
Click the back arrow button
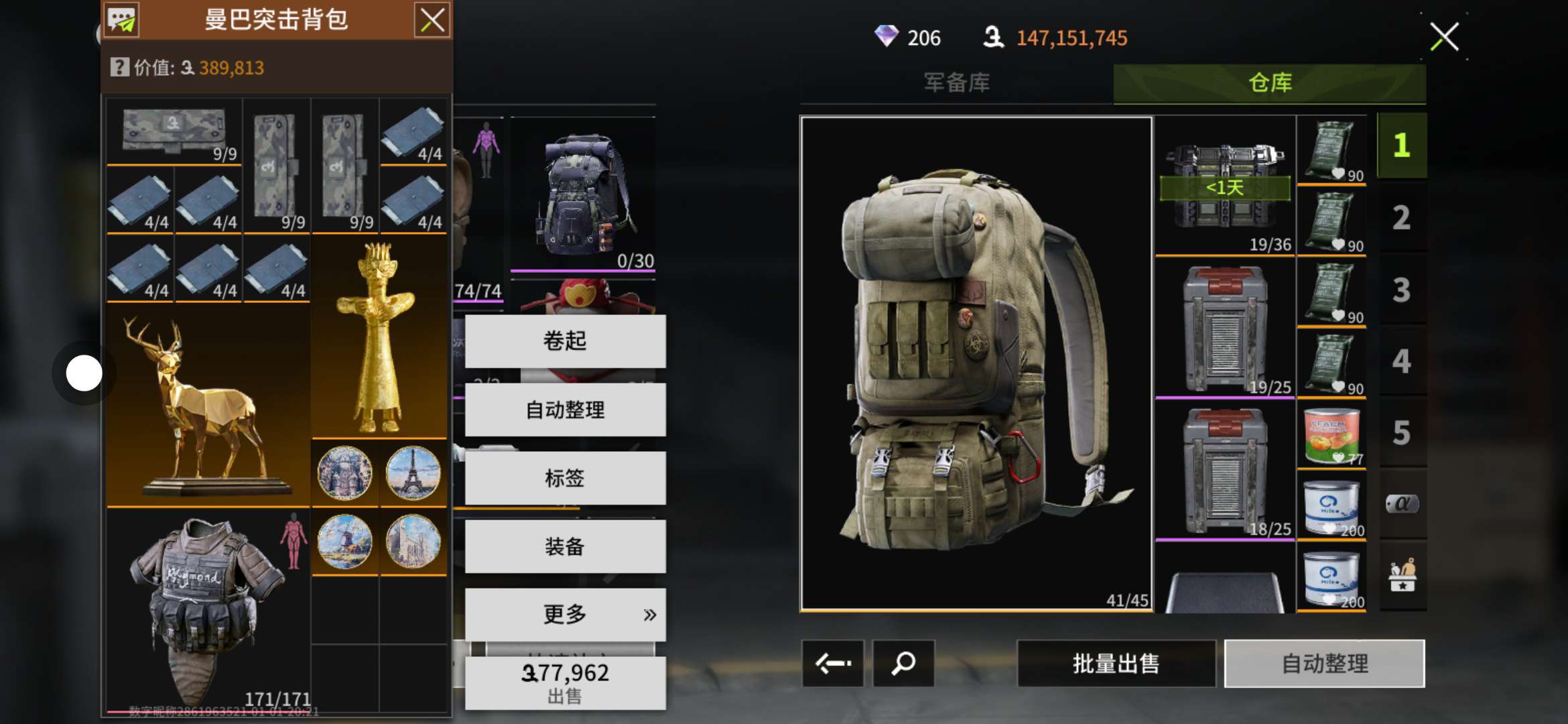click(x=833, y=664)
